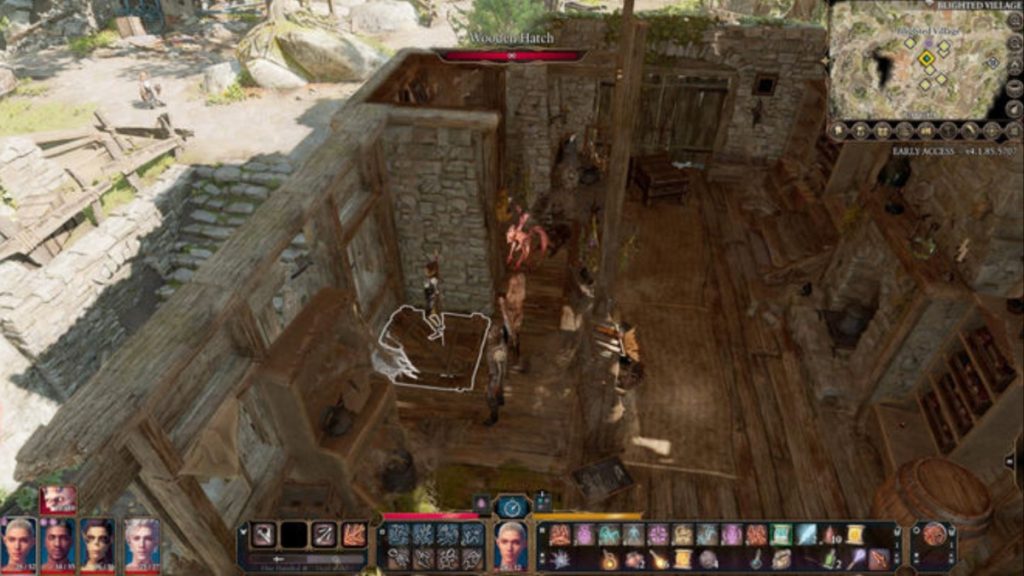Select the active character portrait beside hotbar

click(x=511, y=545)
